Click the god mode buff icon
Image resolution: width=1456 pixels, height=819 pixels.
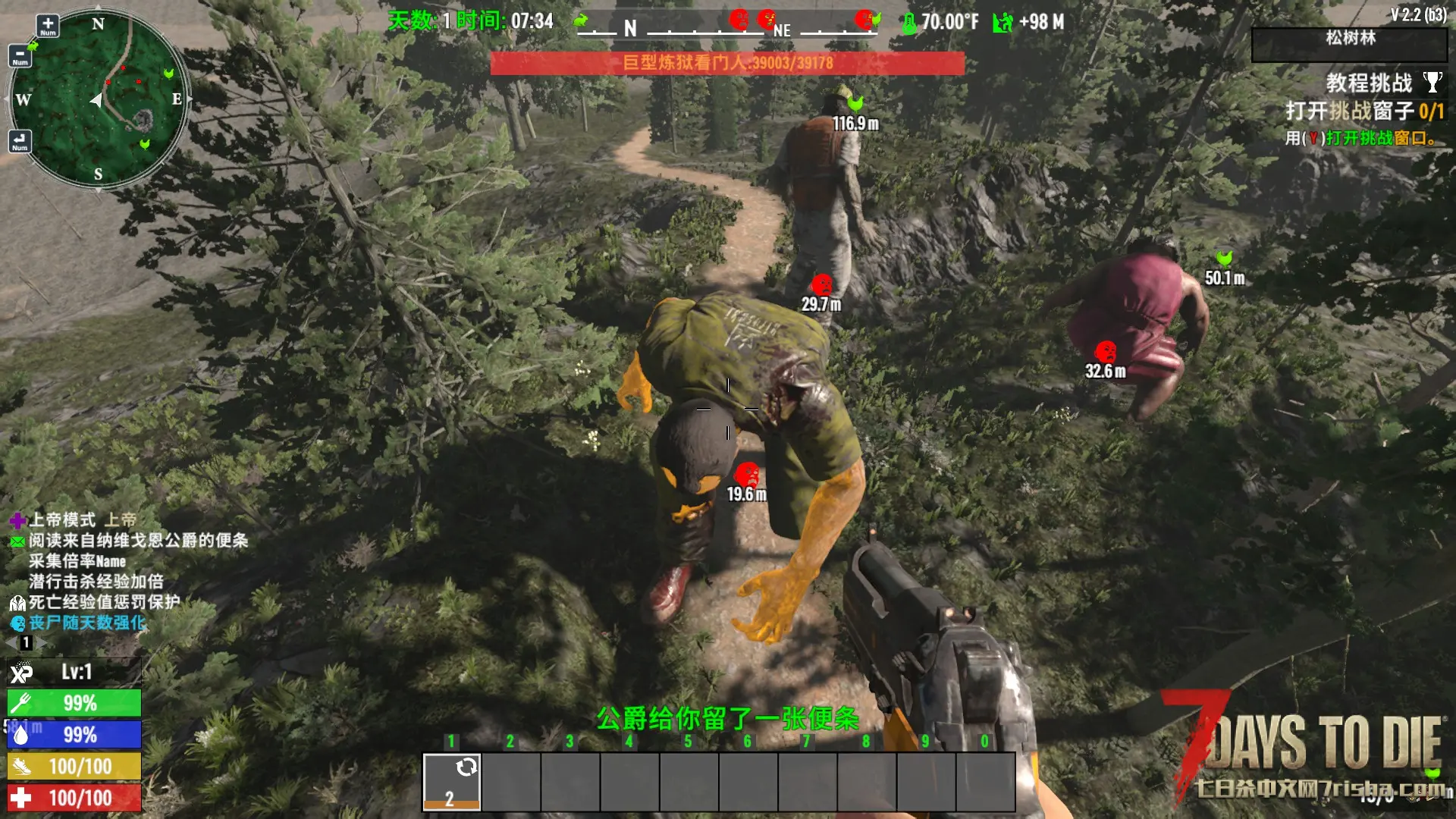17,520
